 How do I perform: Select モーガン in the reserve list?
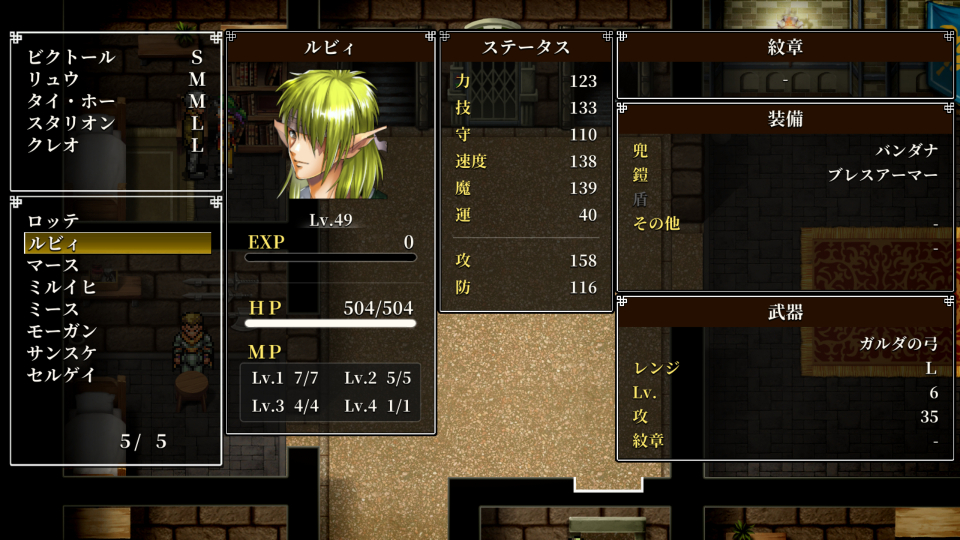(x=62, y=331)
